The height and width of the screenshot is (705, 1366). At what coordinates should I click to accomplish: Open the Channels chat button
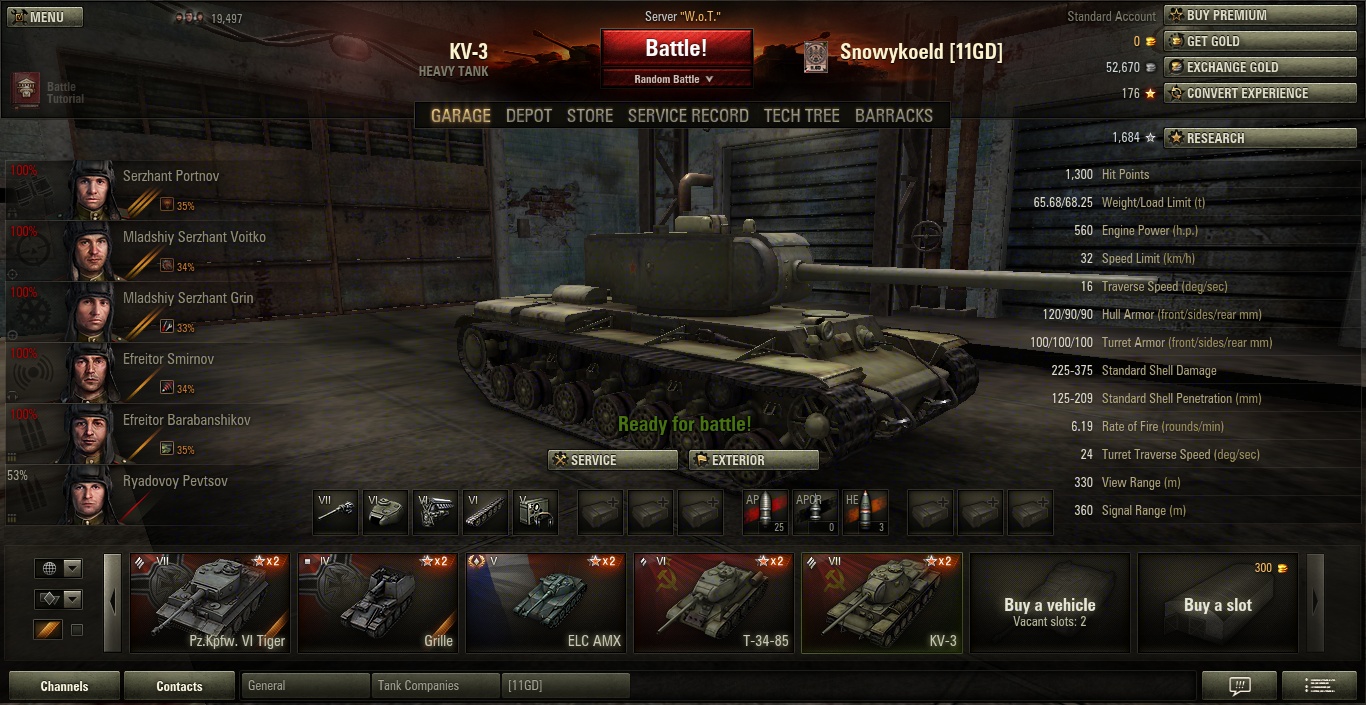[x=64, y=686]
